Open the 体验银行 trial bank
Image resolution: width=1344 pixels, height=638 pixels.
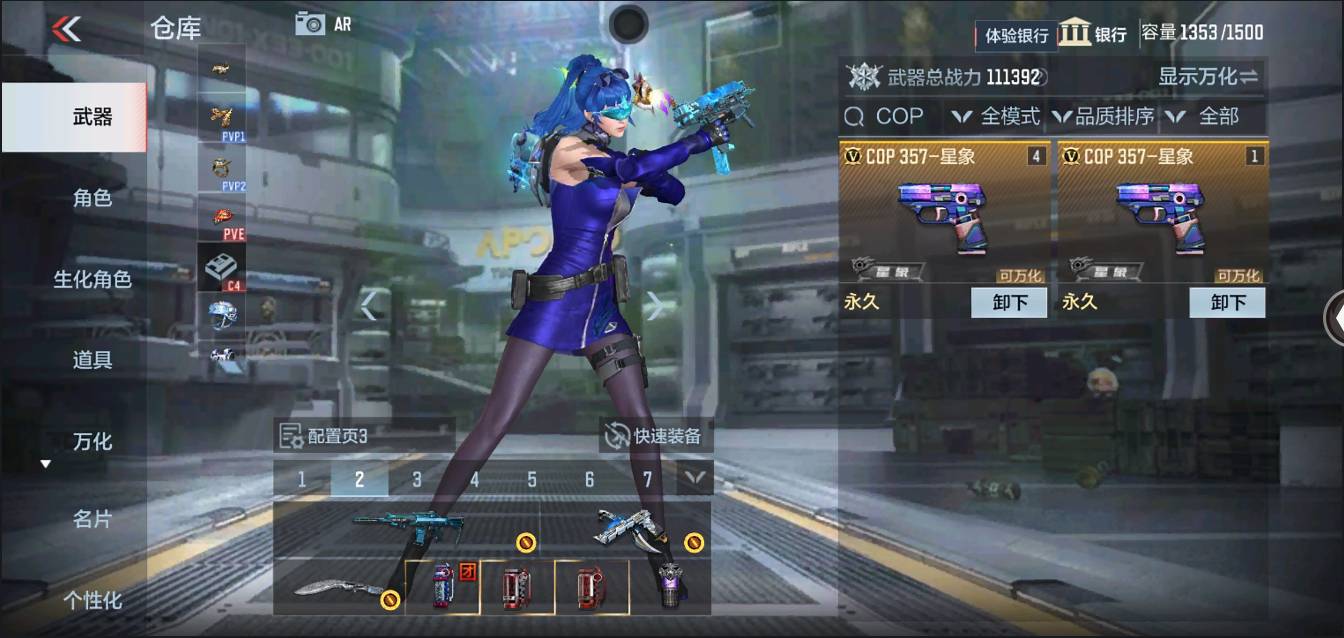(1015, 35)
